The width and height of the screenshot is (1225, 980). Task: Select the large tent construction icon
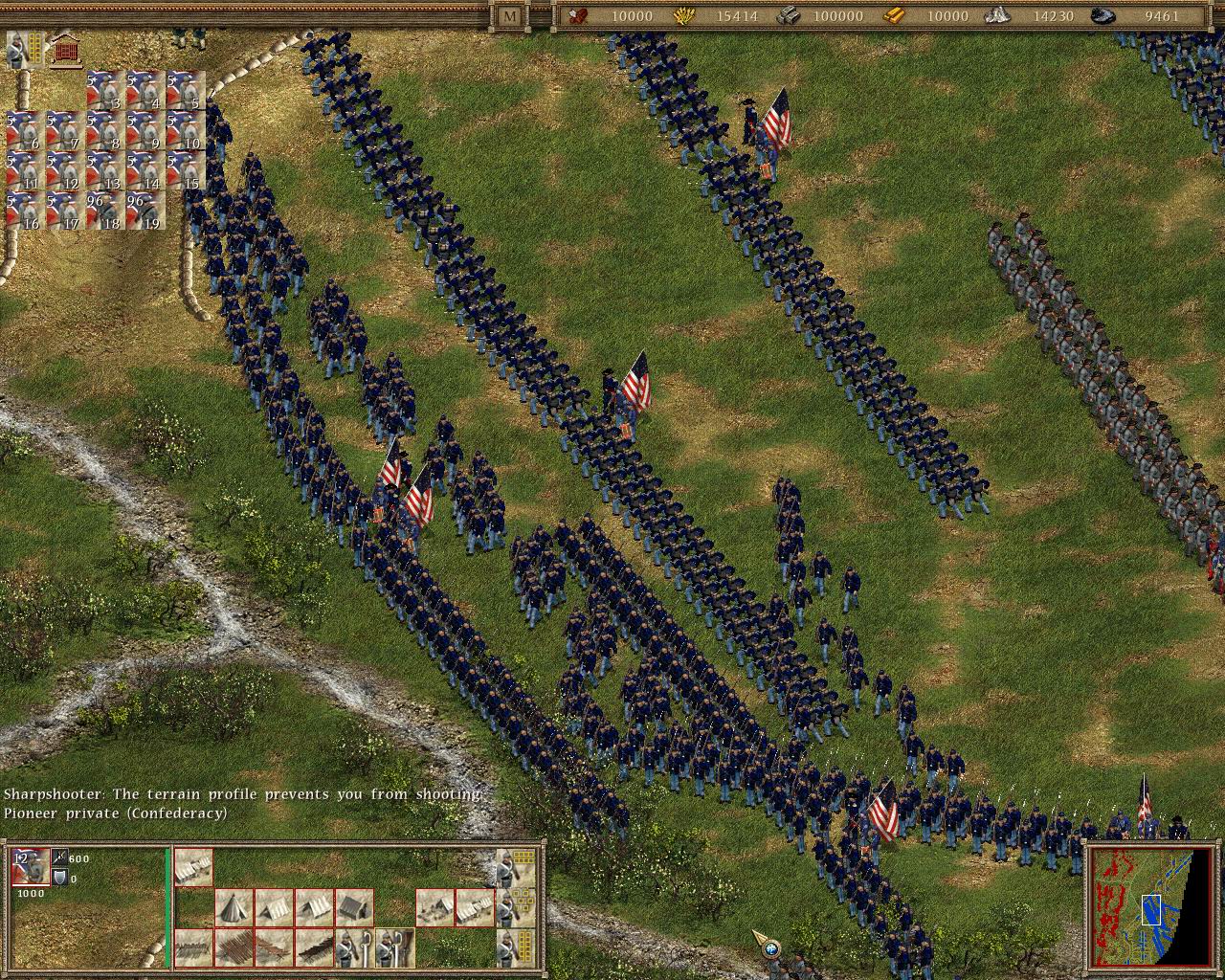tap(192, 867)
